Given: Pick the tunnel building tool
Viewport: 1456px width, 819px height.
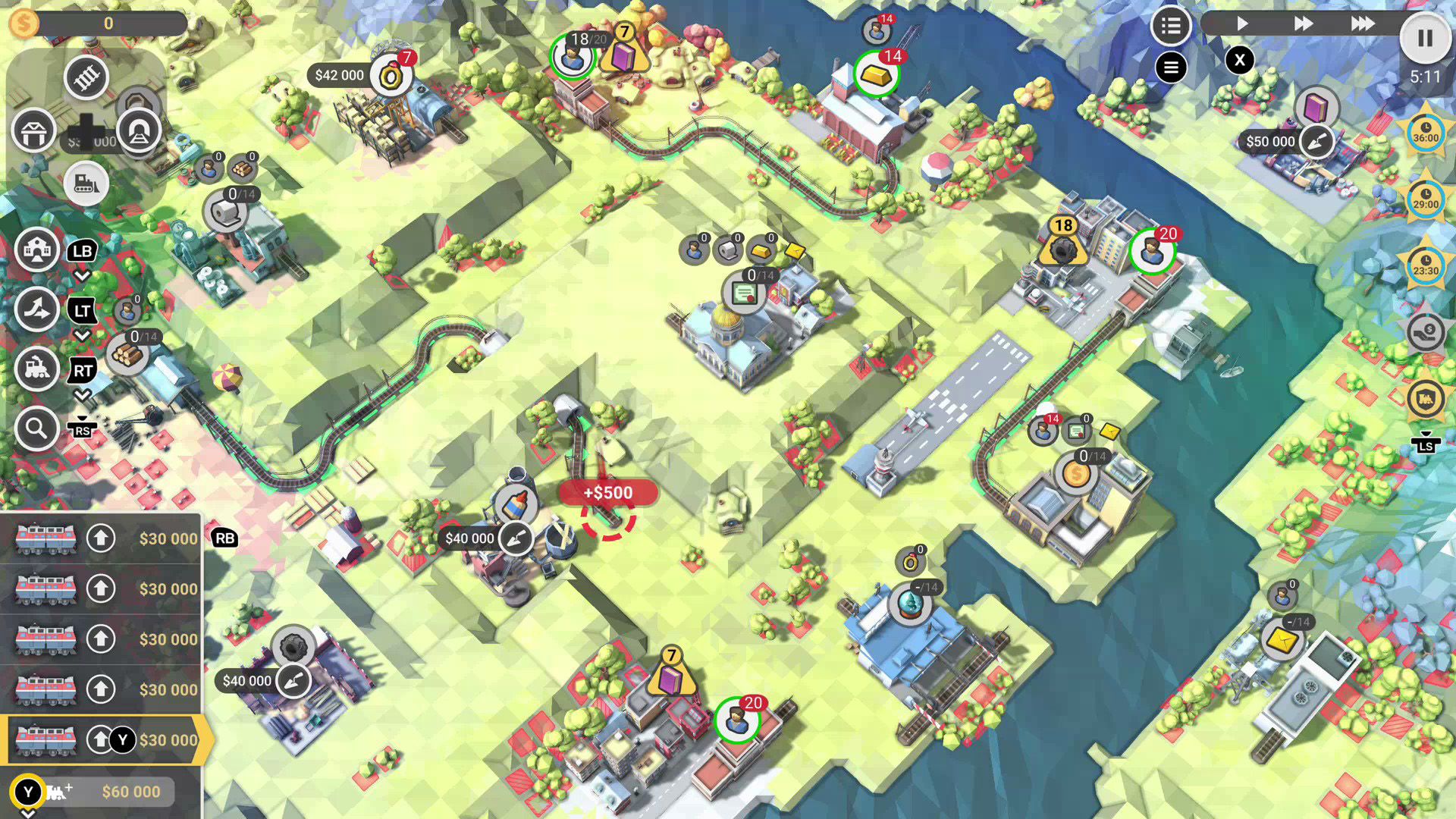Looking at the screenshot, I should (139, 131).
